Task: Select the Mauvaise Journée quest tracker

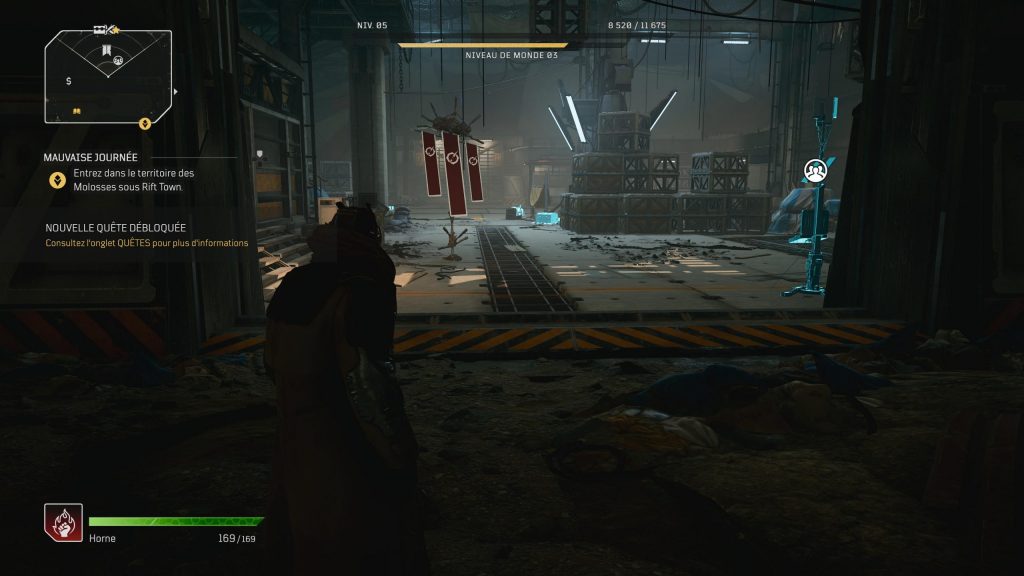Action: click(91, 157)
